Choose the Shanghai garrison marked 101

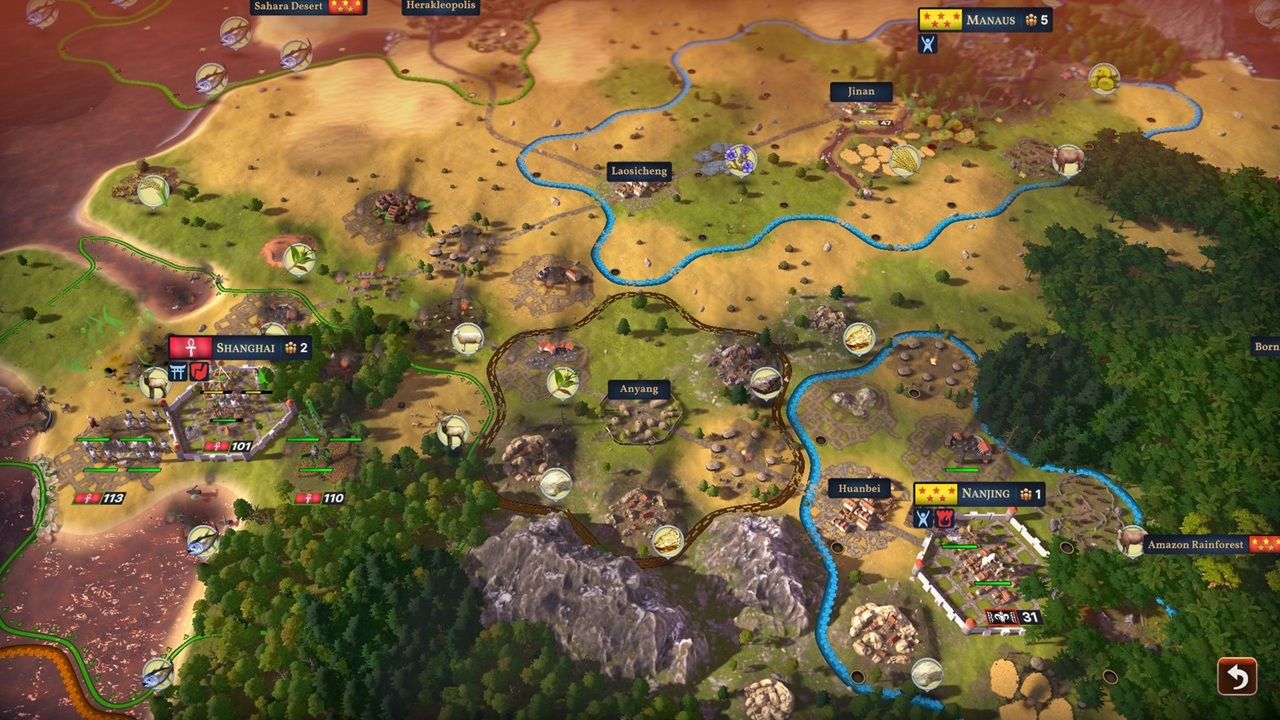click(228, 446)
